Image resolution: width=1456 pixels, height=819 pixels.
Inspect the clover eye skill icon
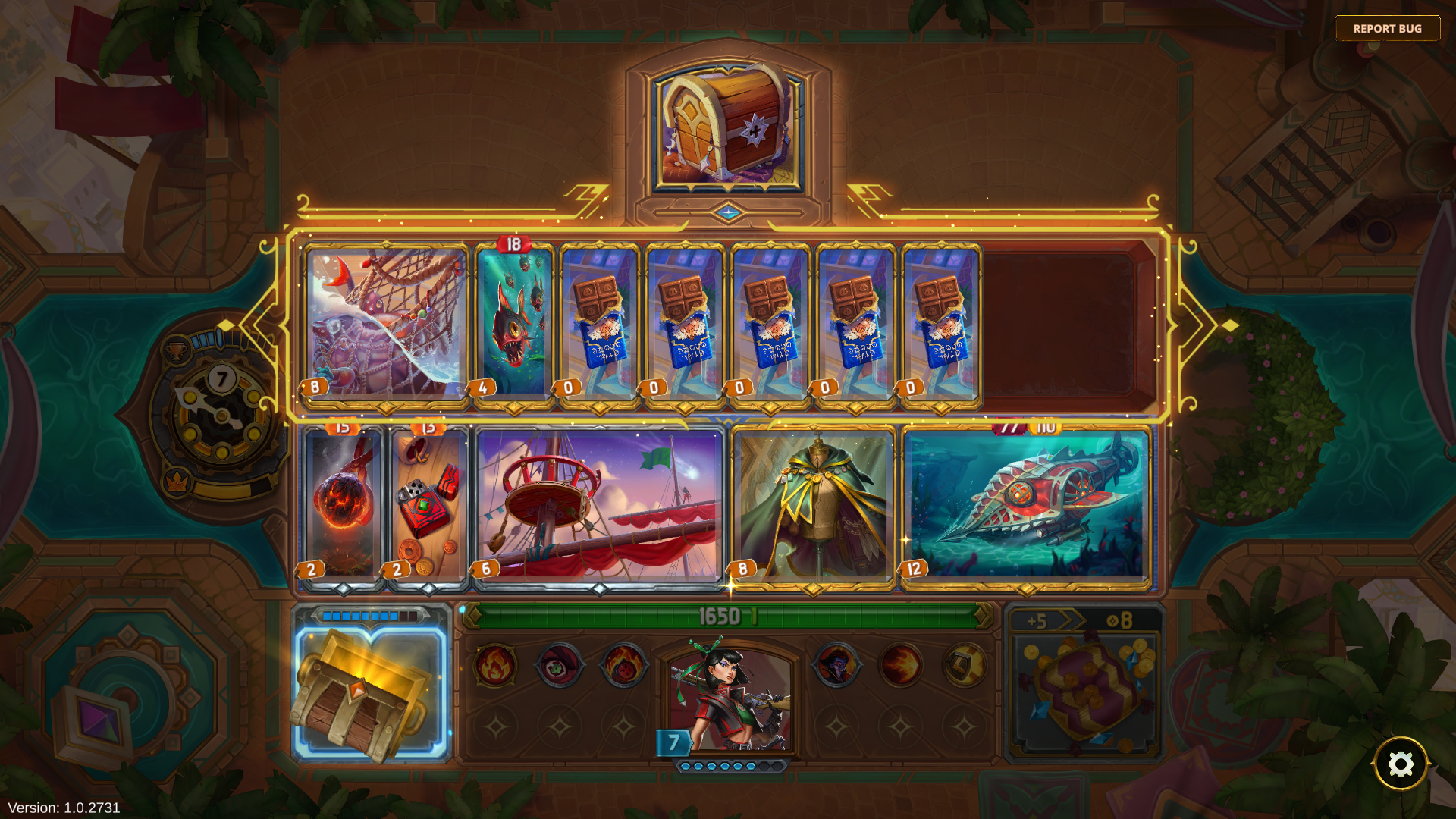(560, 665)
